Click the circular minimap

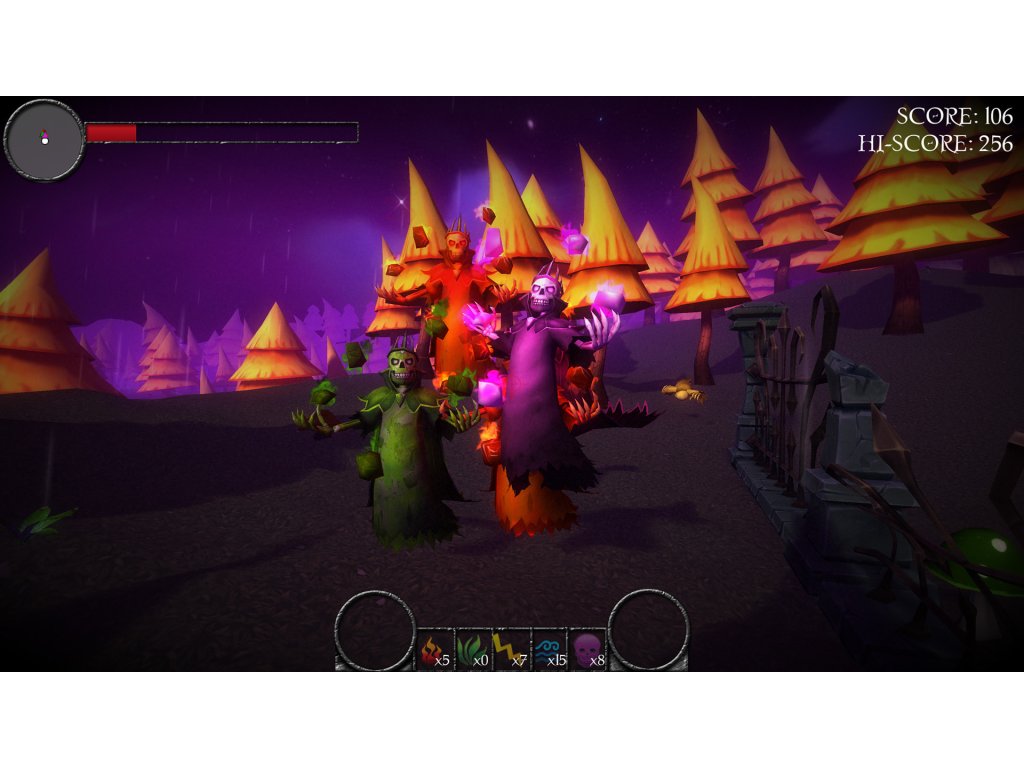(x=45, y=140)
